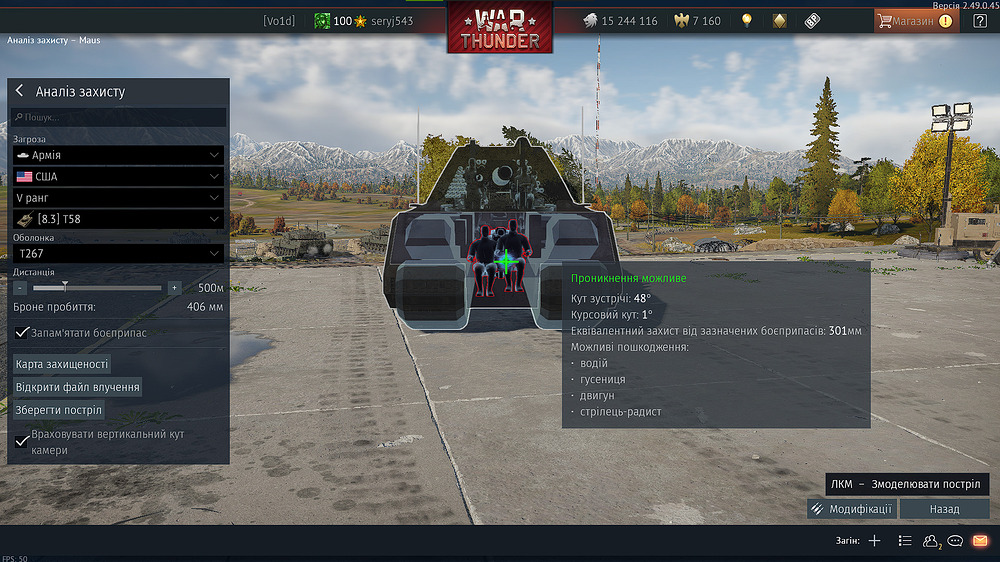Decrease distance with the minus button

pos(20,287)
